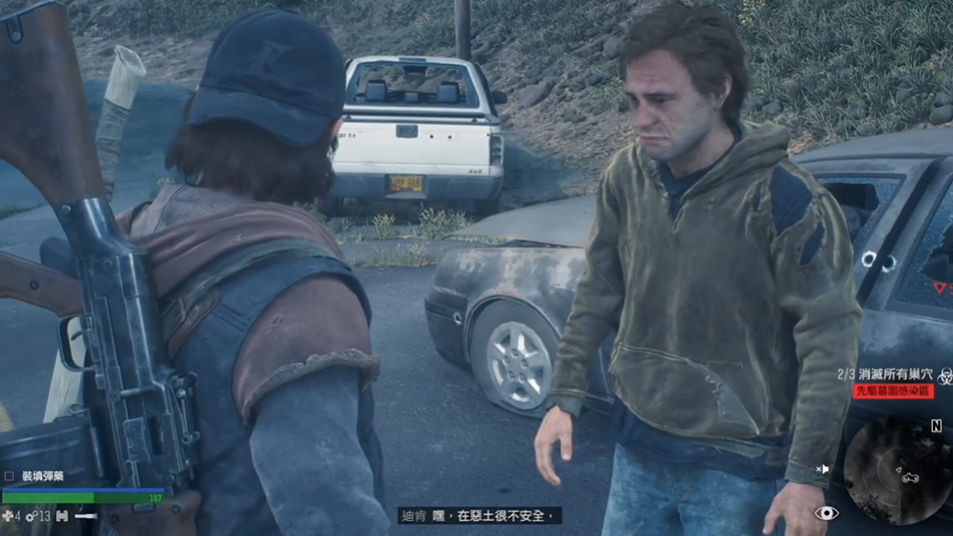Select the scrap gear count icon

31,516
